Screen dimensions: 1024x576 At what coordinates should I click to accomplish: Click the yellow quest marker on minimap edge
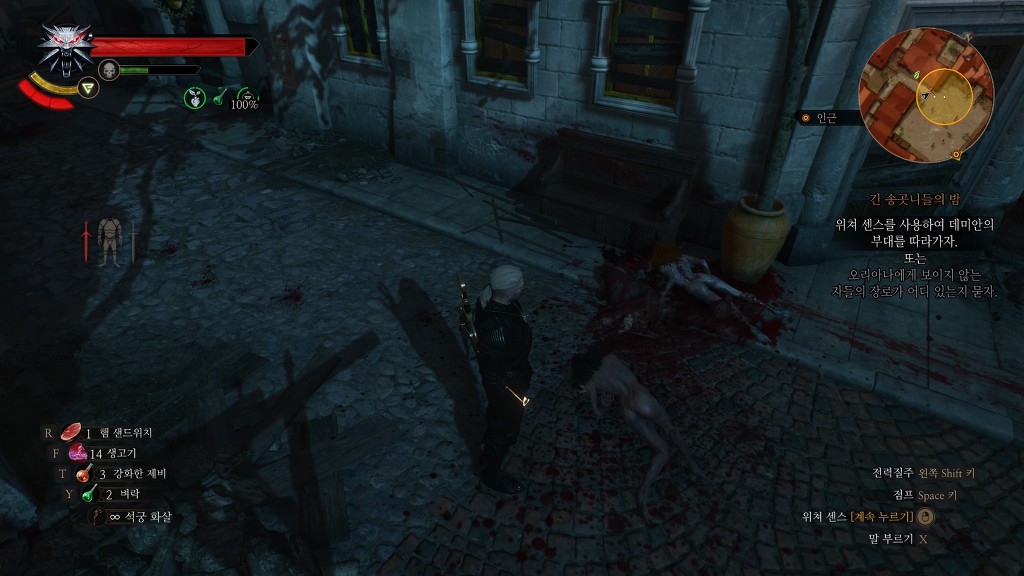click(957, 154)
